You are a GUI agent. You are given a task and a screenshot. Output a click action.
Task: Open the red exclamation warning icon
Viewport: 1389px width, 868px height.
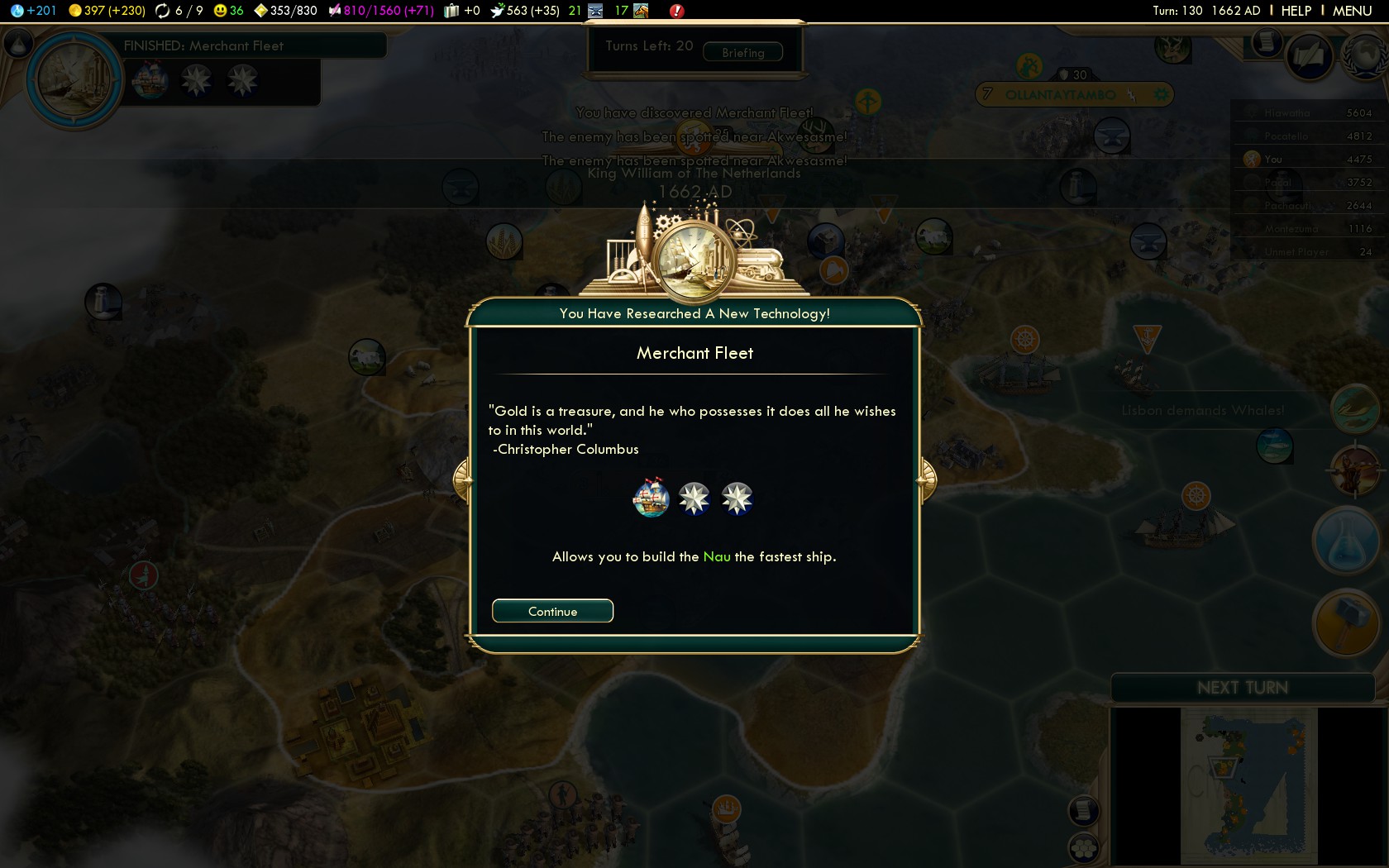click(676, 11)
